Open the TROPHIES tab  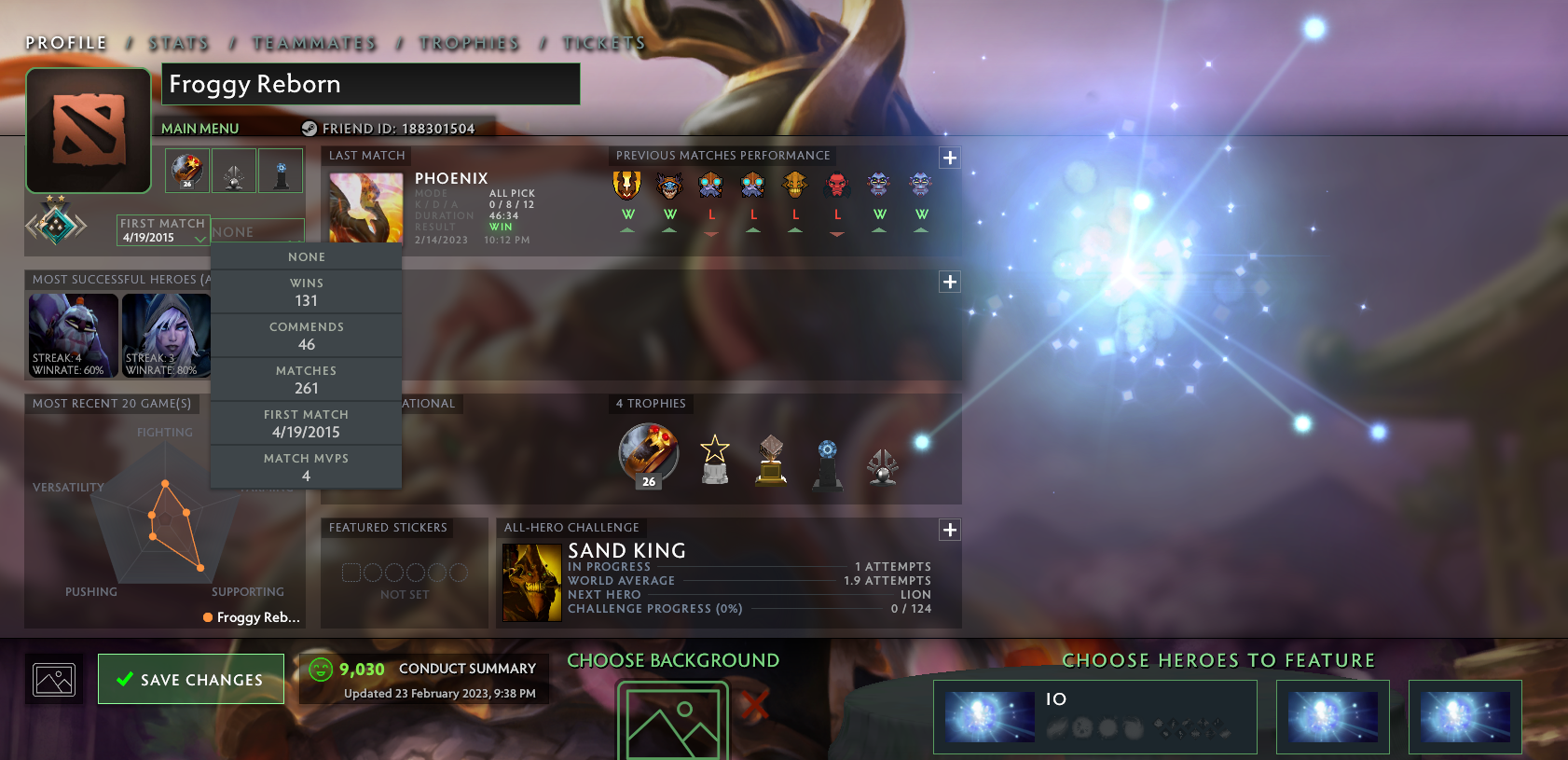point(471,42)
